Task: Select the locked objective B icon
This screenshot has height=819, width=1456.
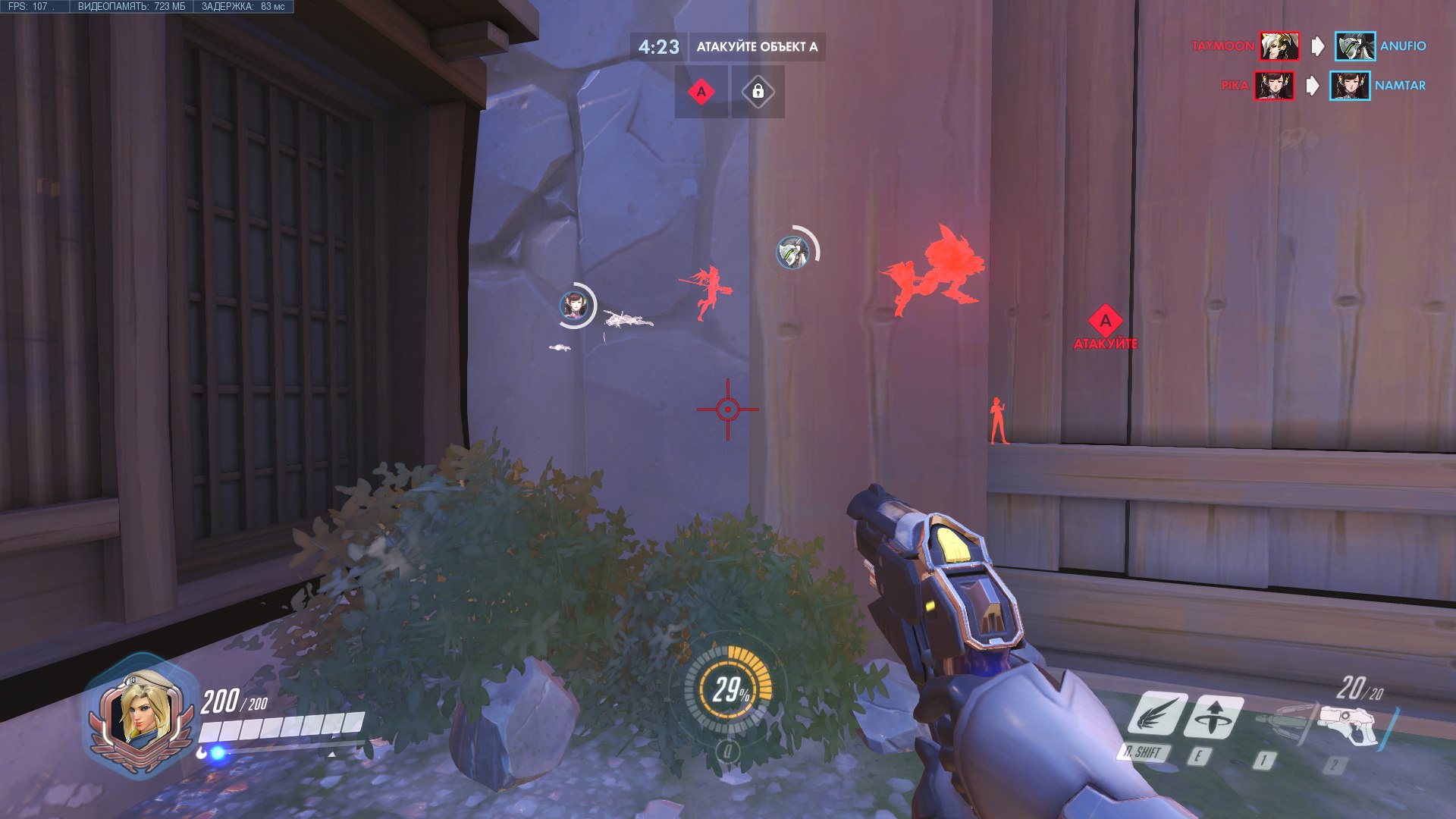Action: tap(758, 92)
